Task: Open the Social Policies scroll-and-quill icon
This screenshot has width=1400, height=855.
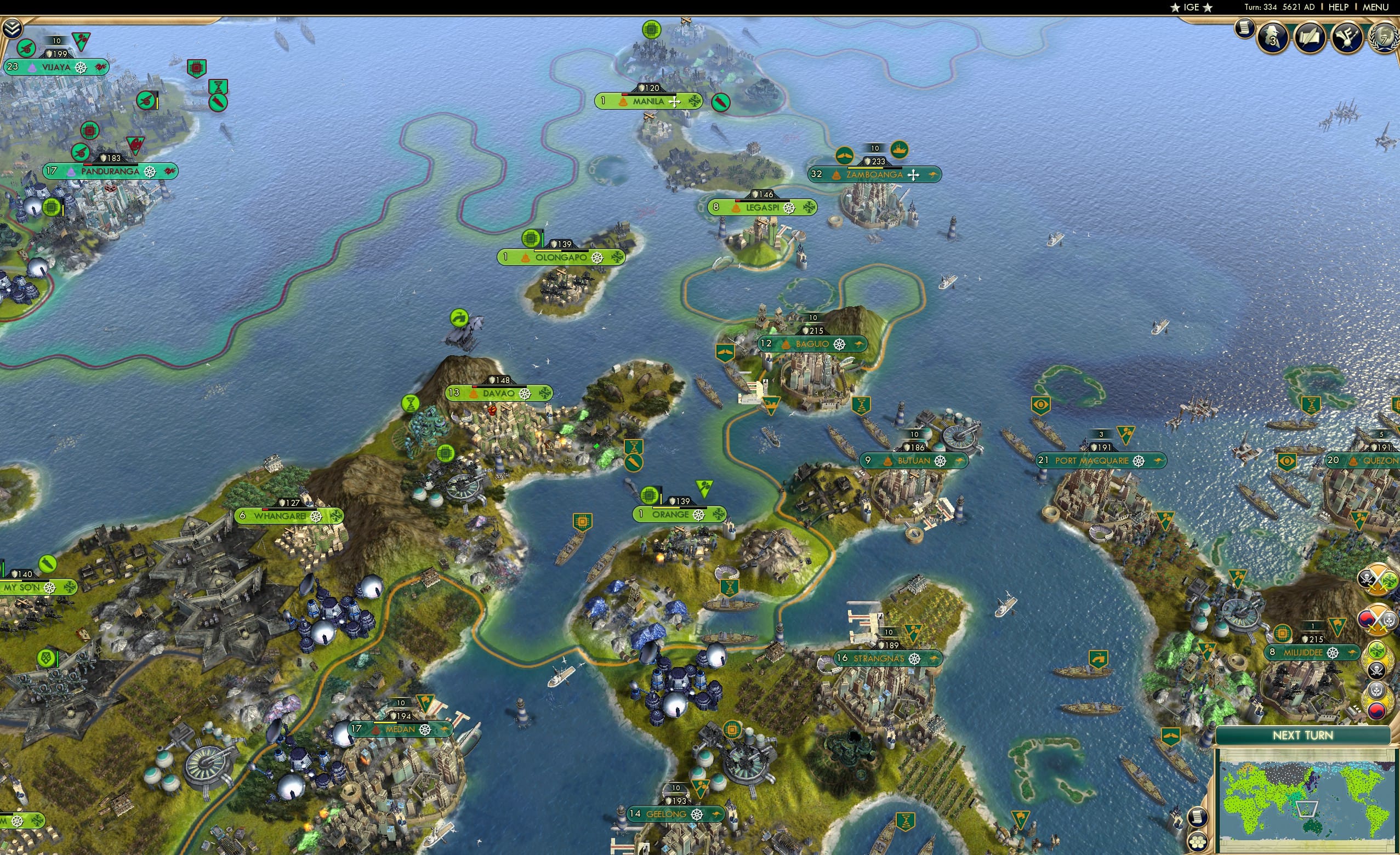Action: click(1310, 37)
